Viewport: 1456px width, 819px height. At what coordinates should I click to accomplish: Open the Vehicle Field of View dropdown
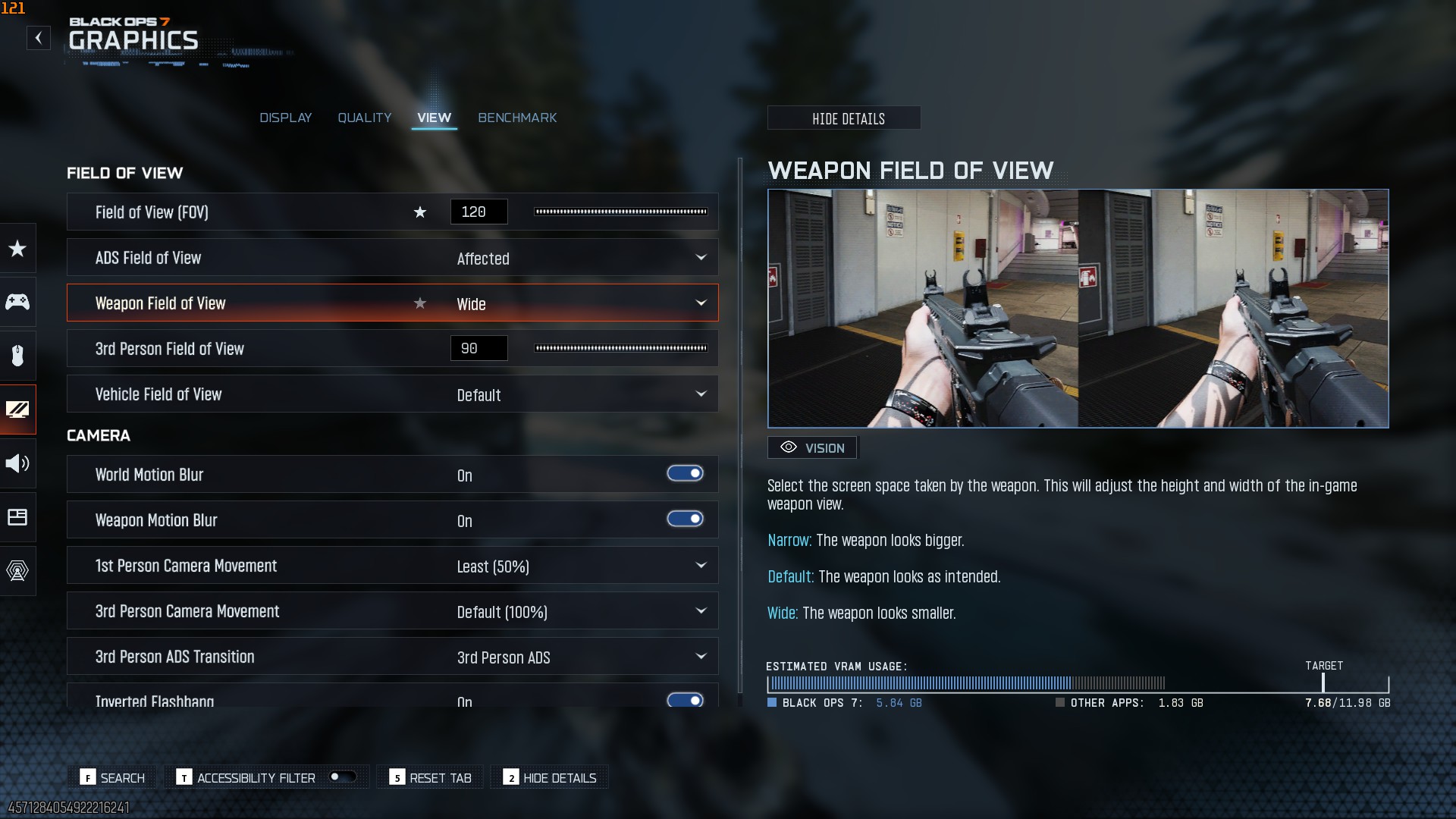click(582, 394)
